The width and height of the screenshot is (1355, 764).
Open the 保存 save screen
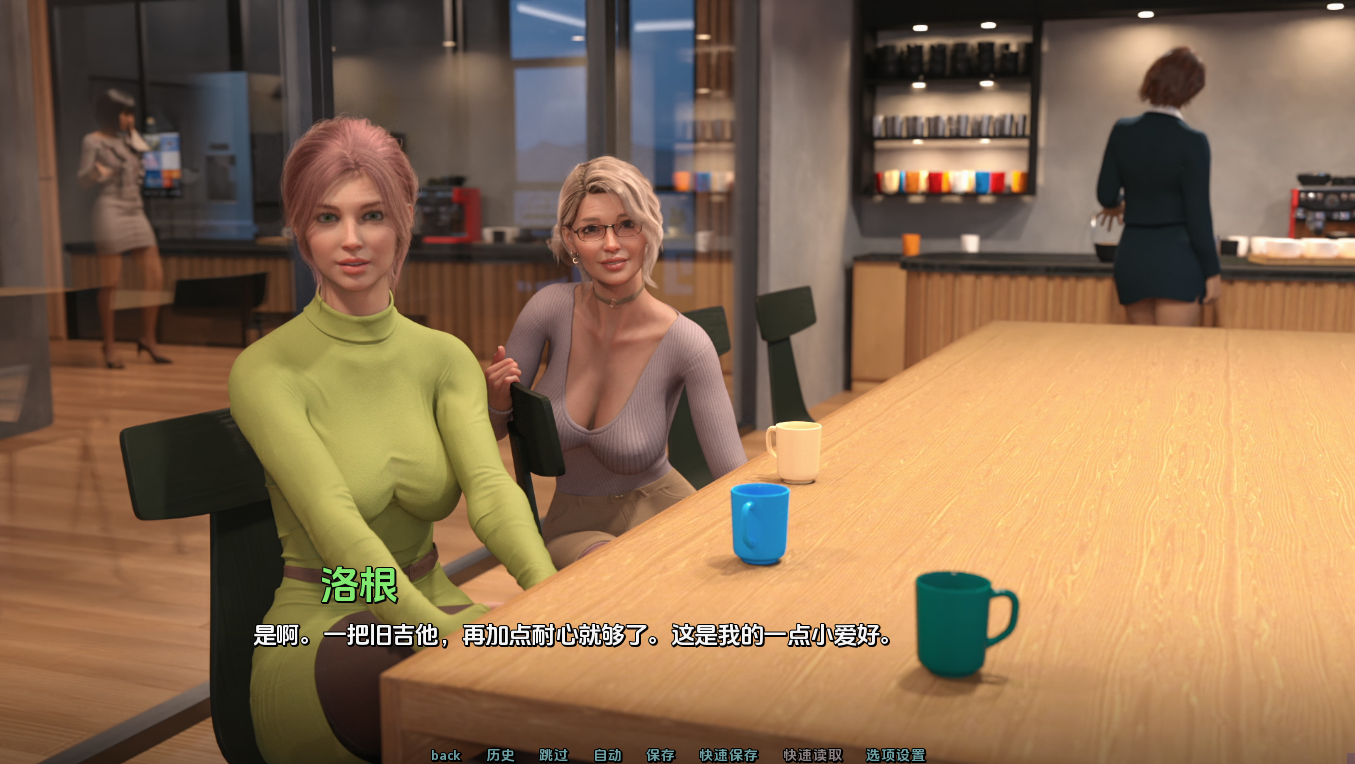pos(662,756)
